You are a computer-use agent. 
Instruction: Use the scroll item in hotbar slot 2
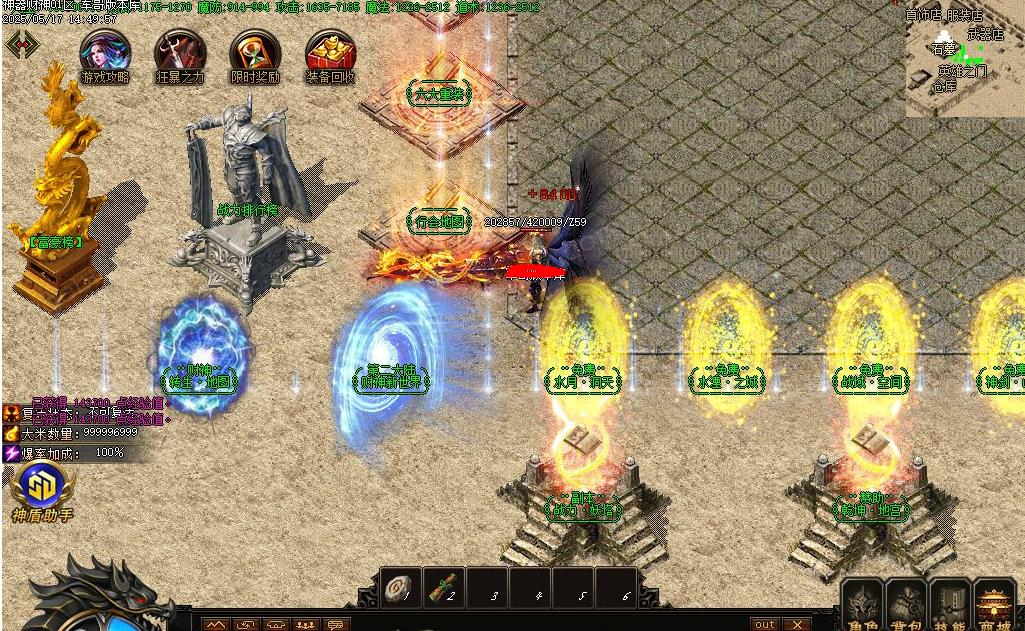[445, 588]
